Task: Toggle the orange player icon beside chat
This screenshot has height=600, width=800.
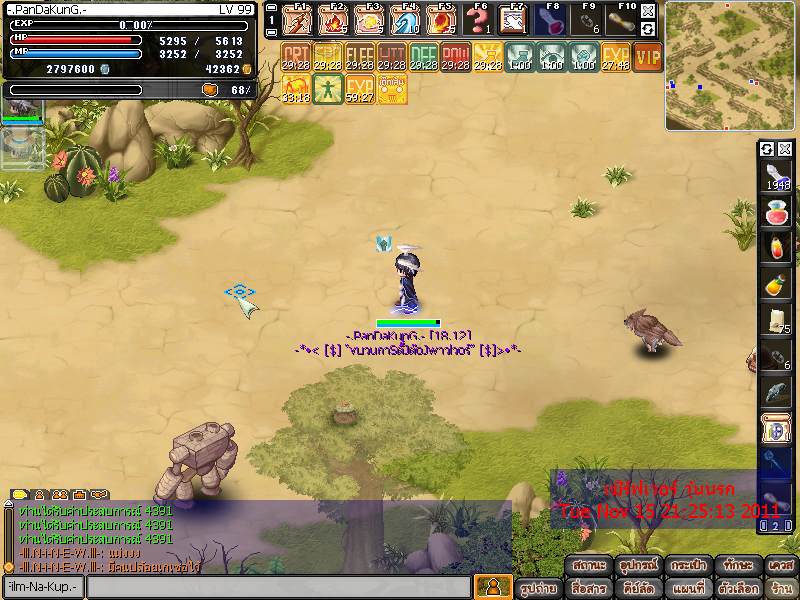Action: click(x=491, y=587)
